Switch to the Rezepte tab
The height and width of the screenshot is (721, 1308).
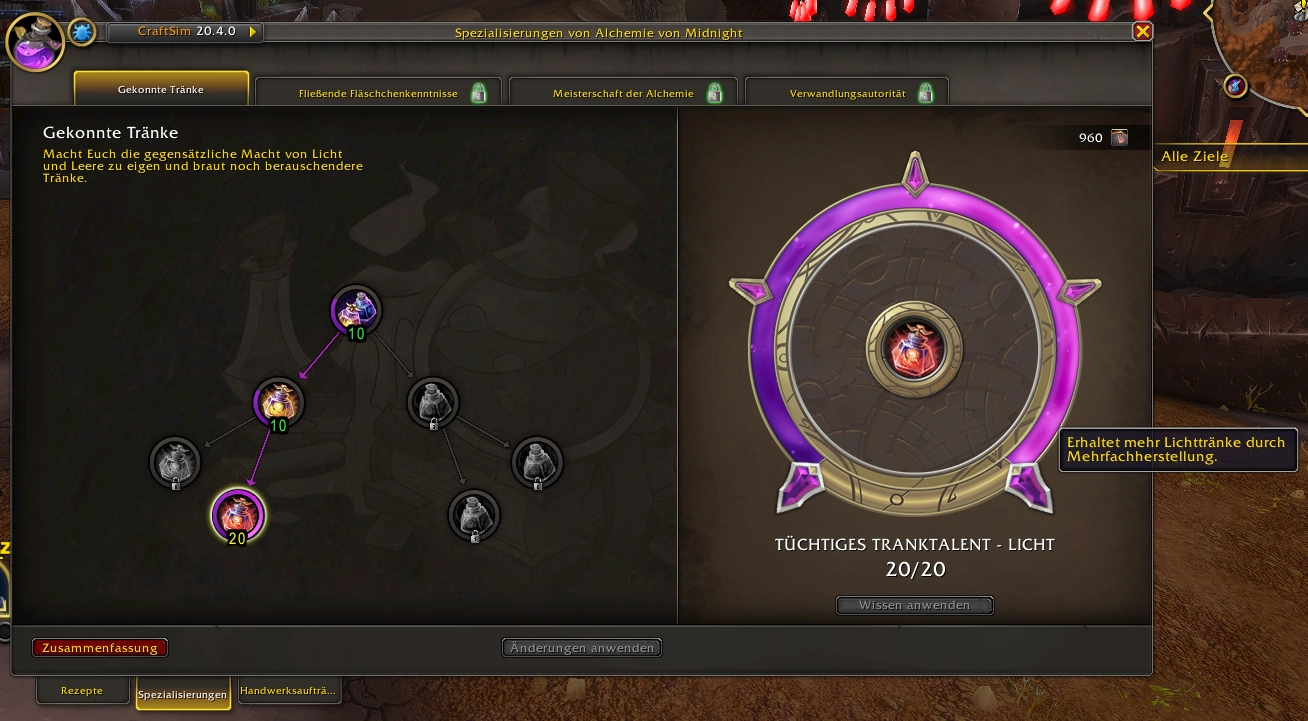tap(82, 691)
